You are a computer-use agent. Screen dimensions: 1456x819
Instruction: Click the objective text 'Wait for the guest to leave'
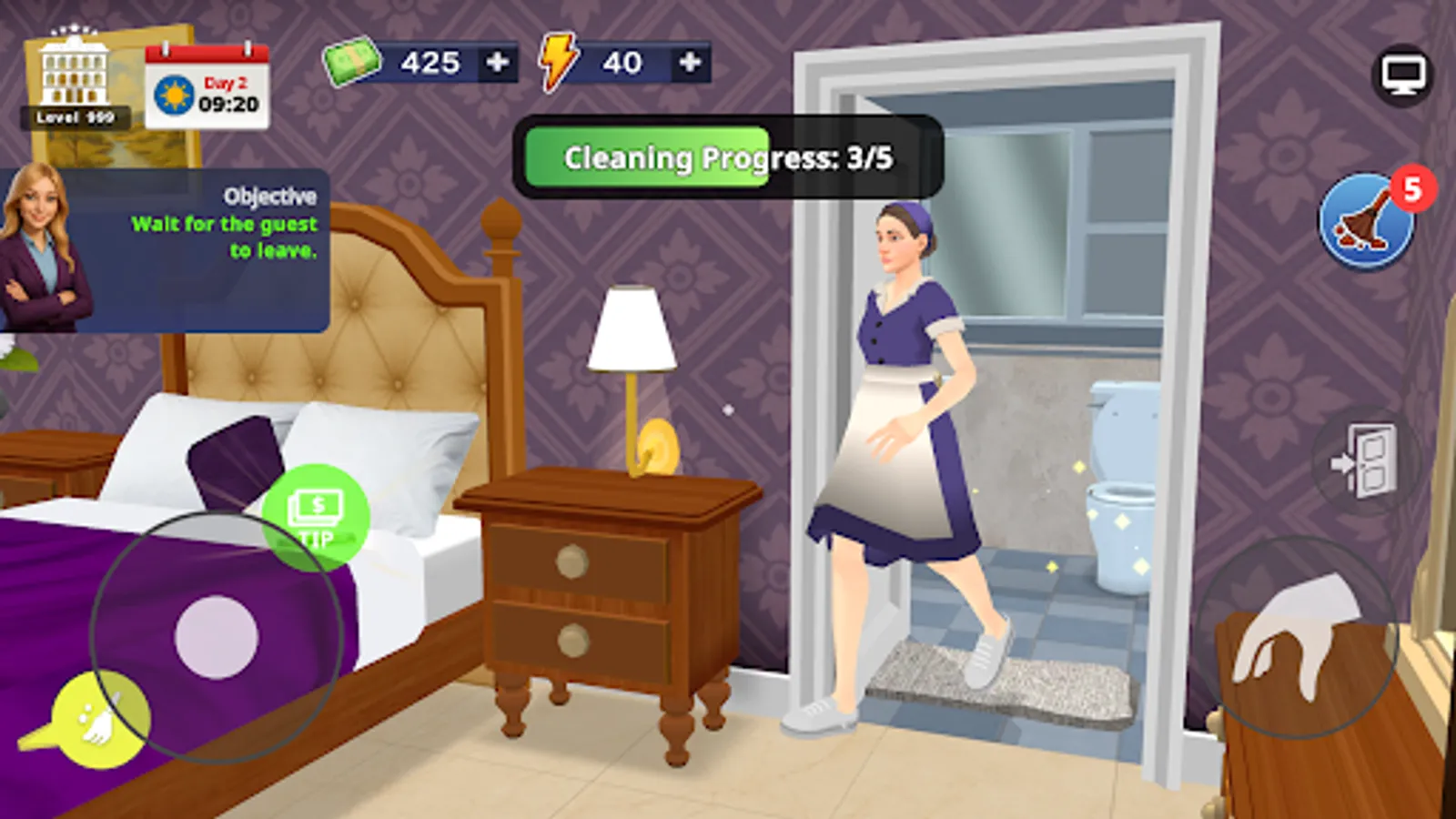click(227, 238)
